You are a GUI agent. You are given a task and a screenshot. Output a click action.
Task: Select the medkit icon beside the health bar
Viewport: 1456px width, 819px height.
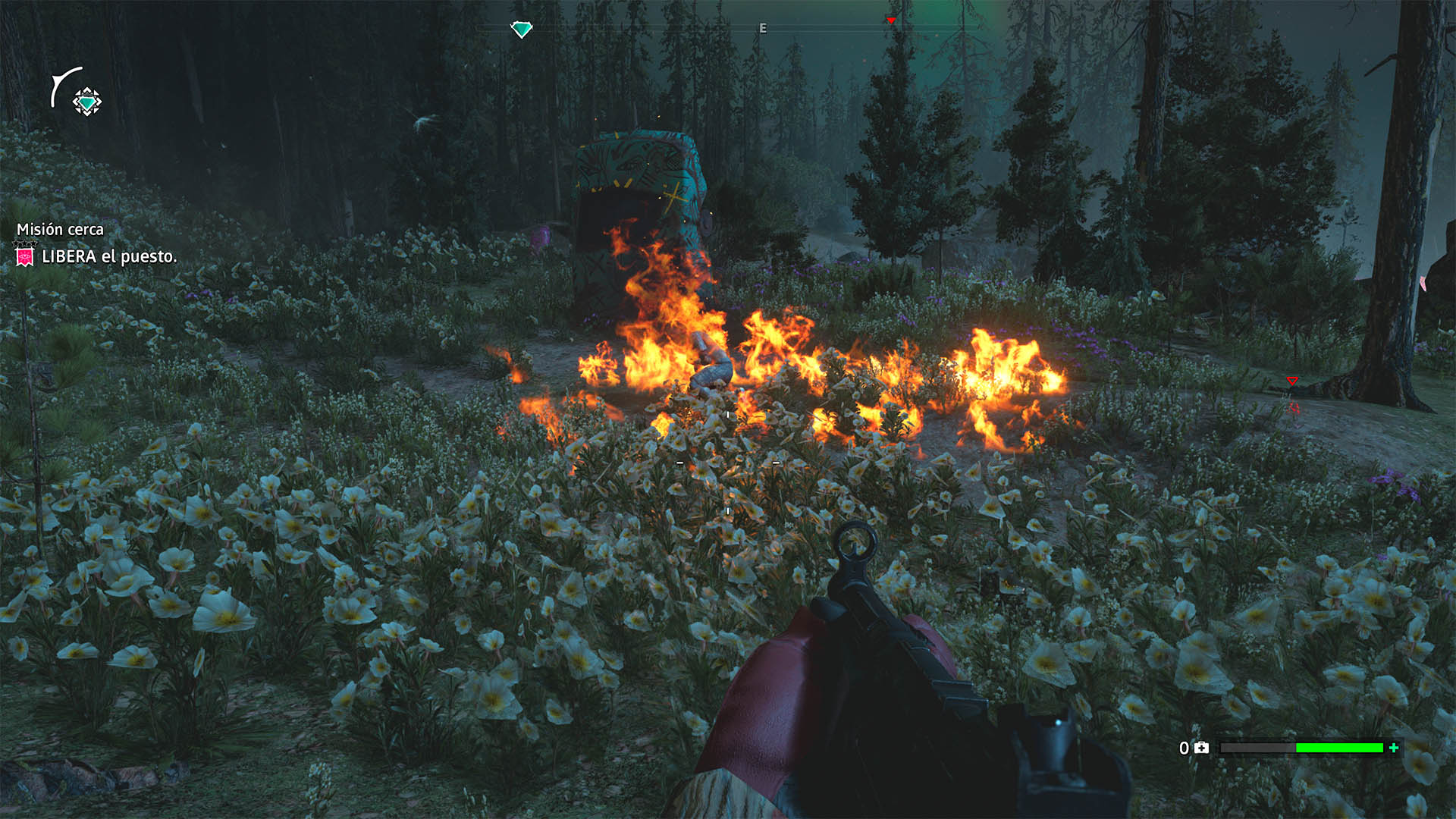(x=1202, y=748)
